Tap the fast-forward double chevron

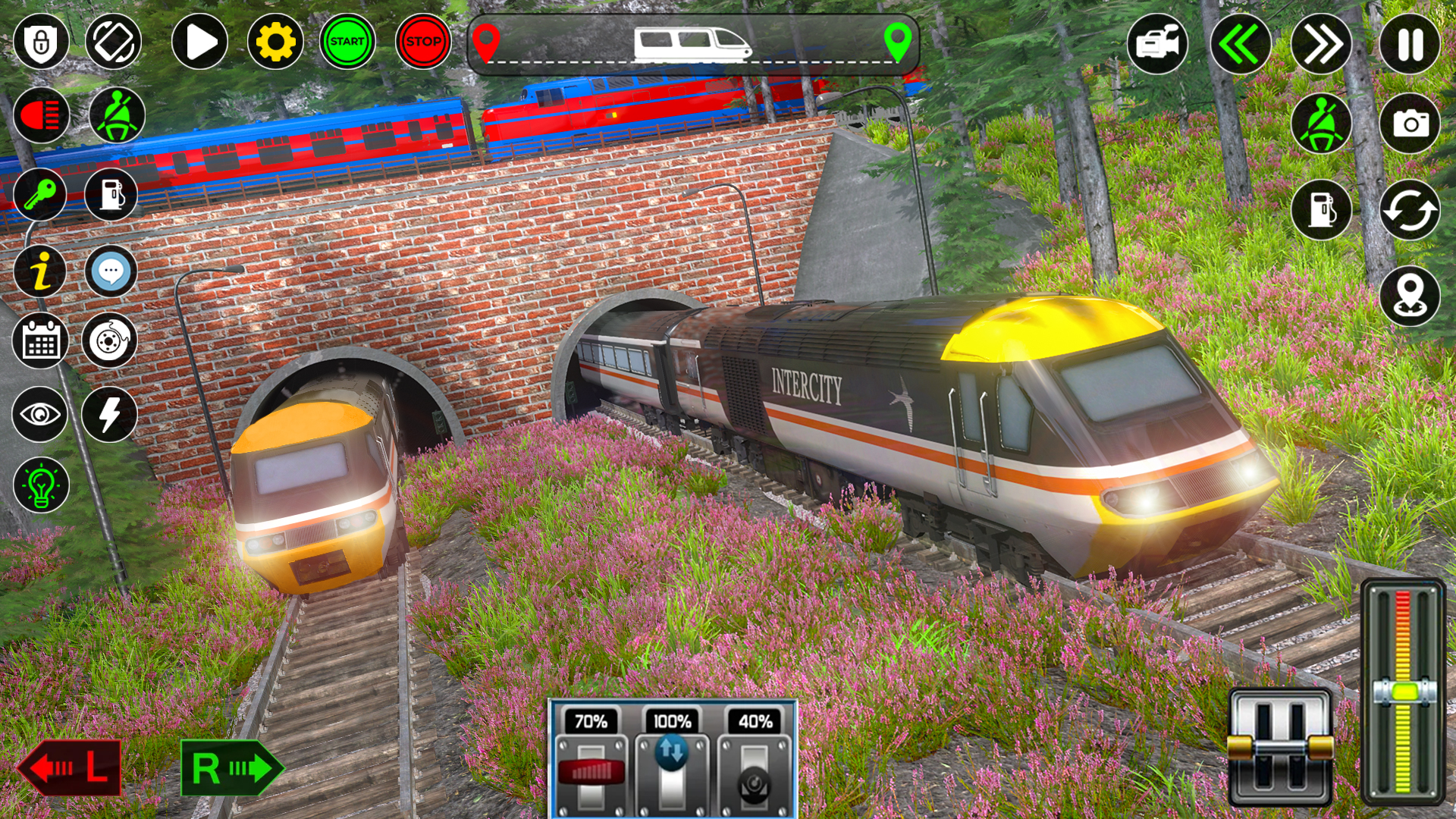1323,43
